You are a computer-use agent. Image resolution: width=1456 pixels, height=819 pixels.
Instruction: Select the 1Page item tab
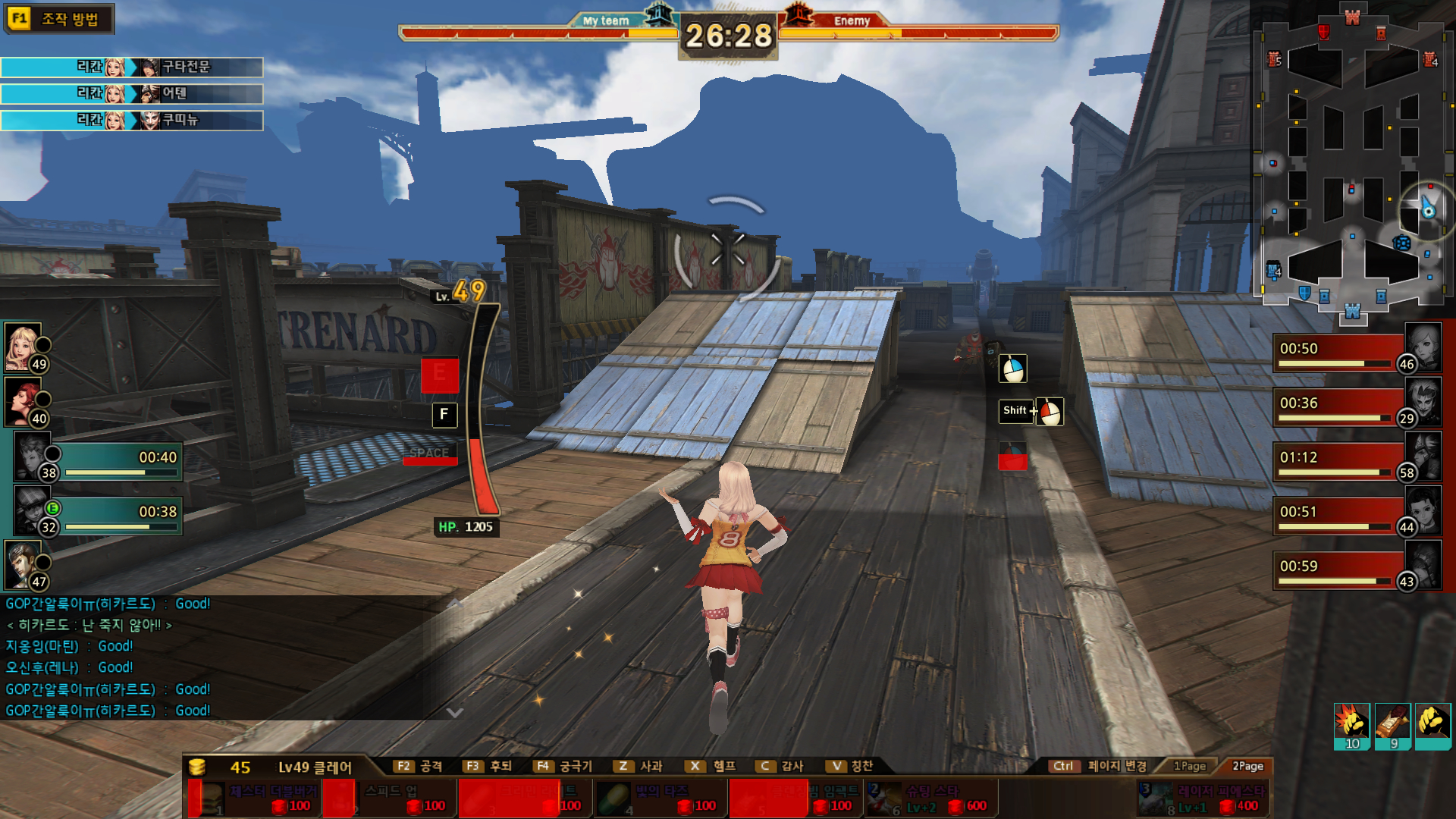click(1189, 766)
